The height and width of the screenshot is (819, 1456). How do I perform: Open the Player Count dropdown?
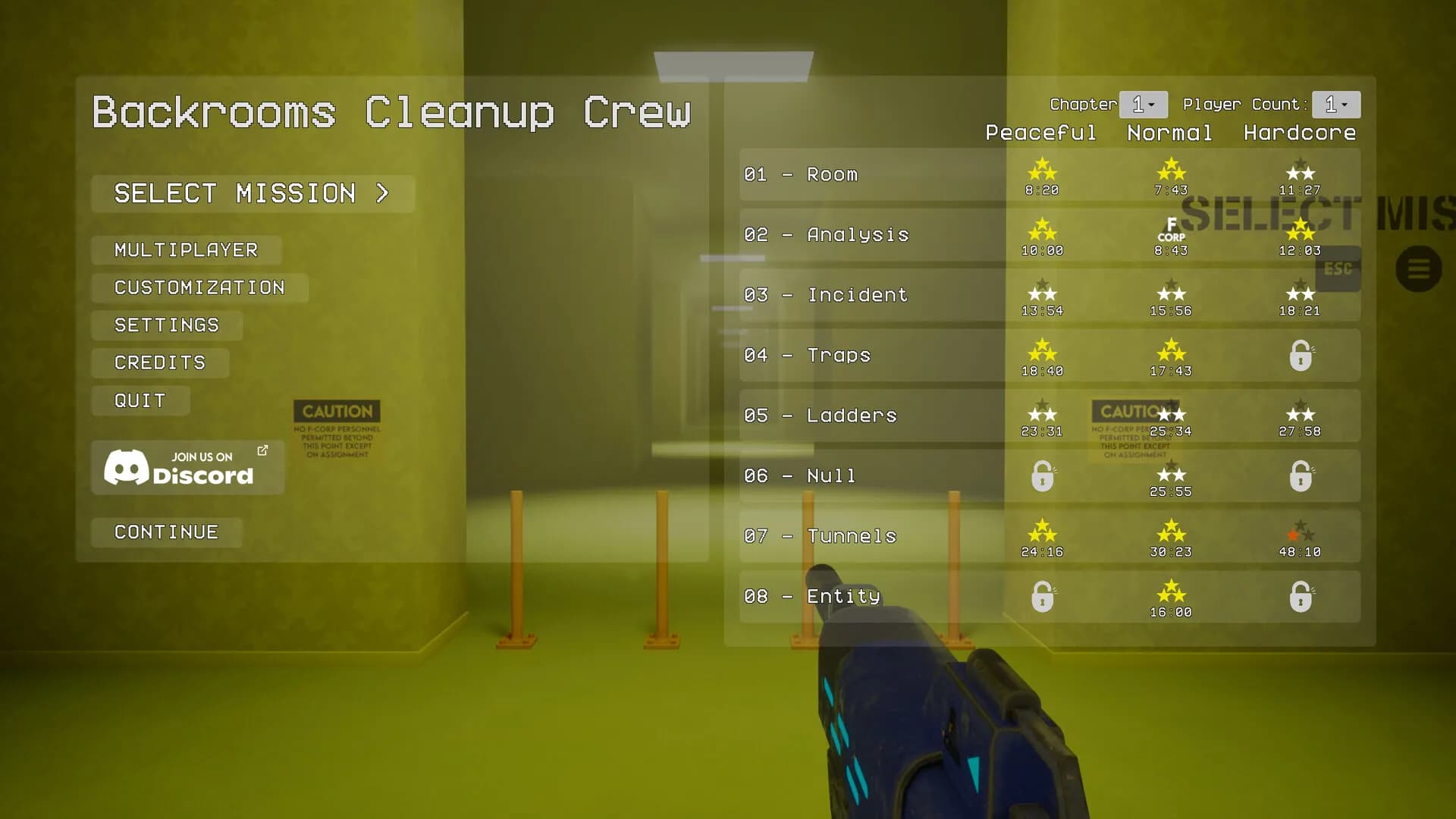point(1335,104)
